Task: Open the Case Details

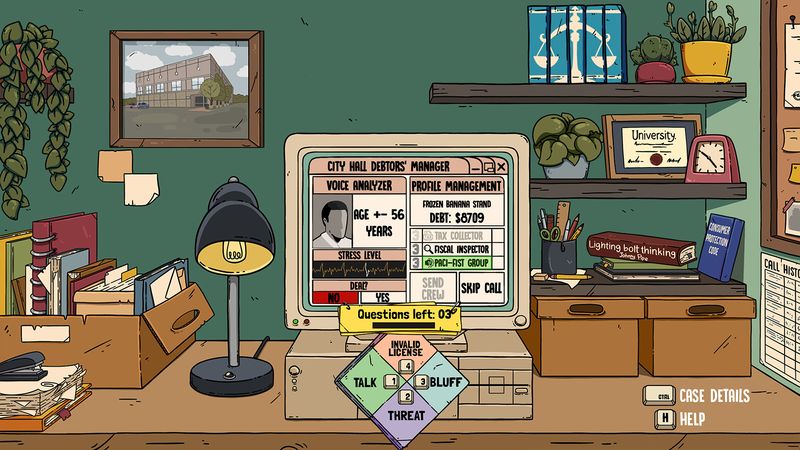Action: [699, 396]
